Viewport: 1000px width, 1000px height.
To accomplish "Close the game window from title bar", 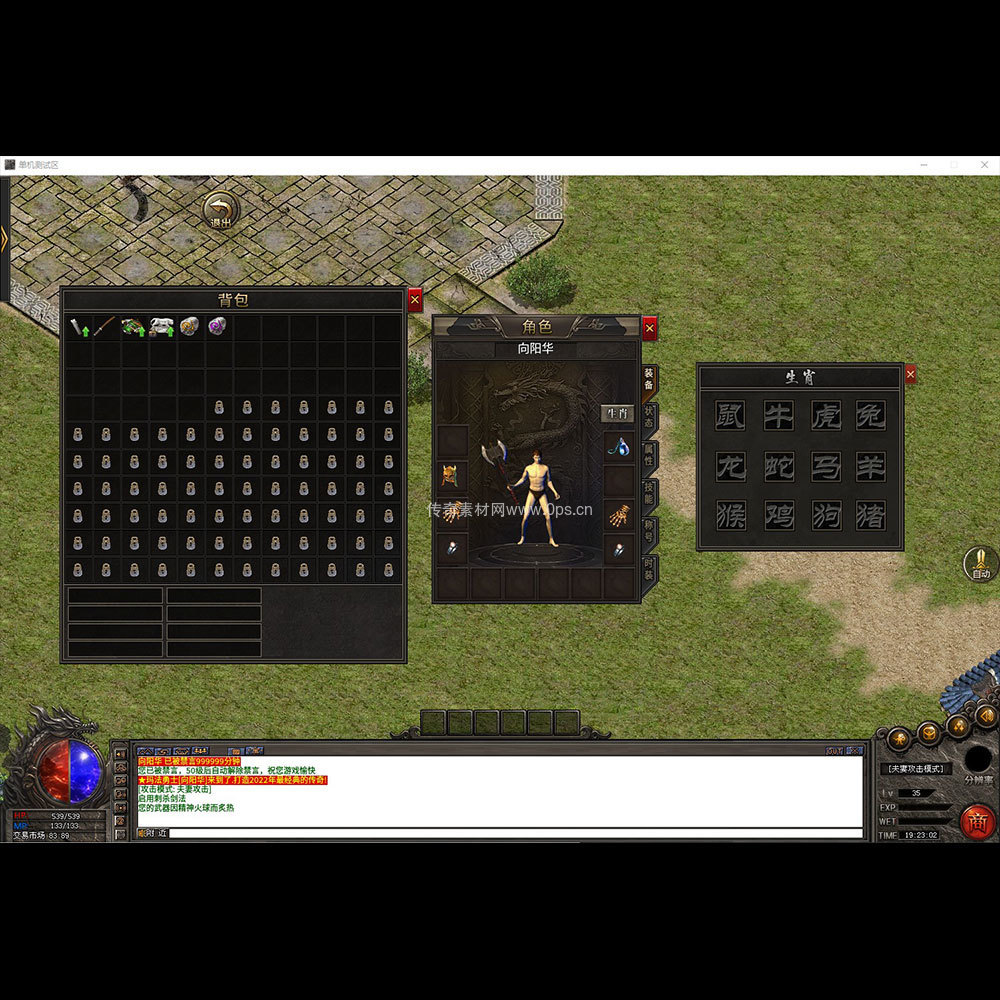I will (983, 165).
